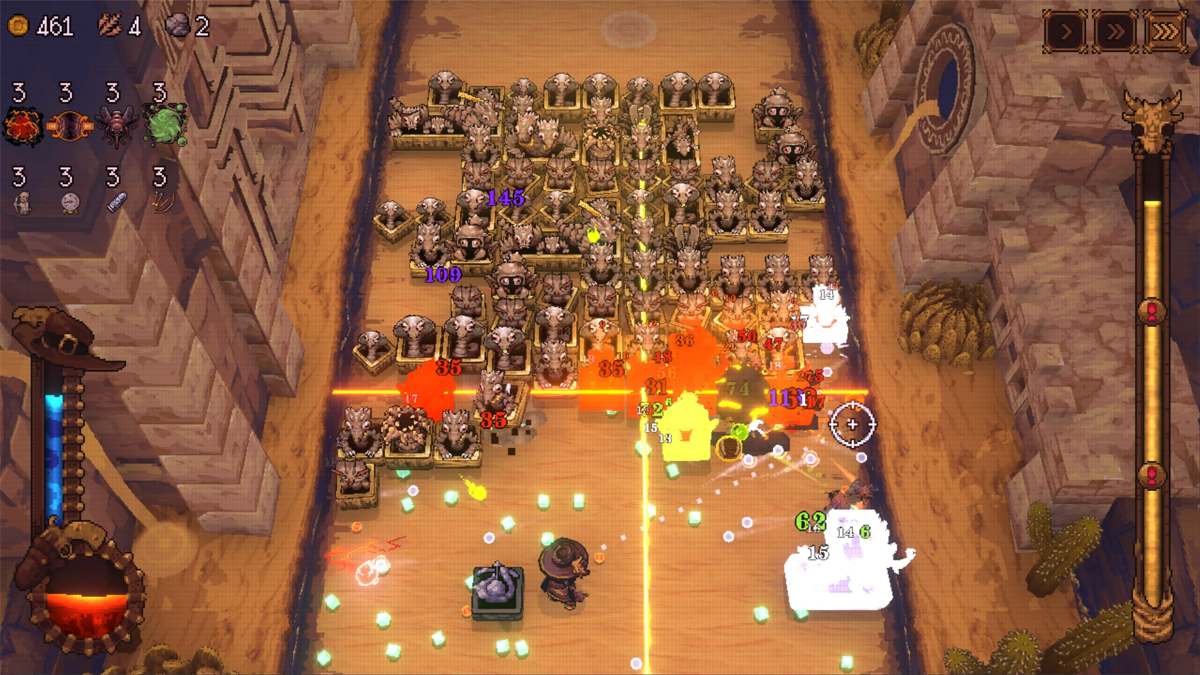The image size is (1200, 675).
Task: Select the small archer figure icon
Action: [22, 203]
